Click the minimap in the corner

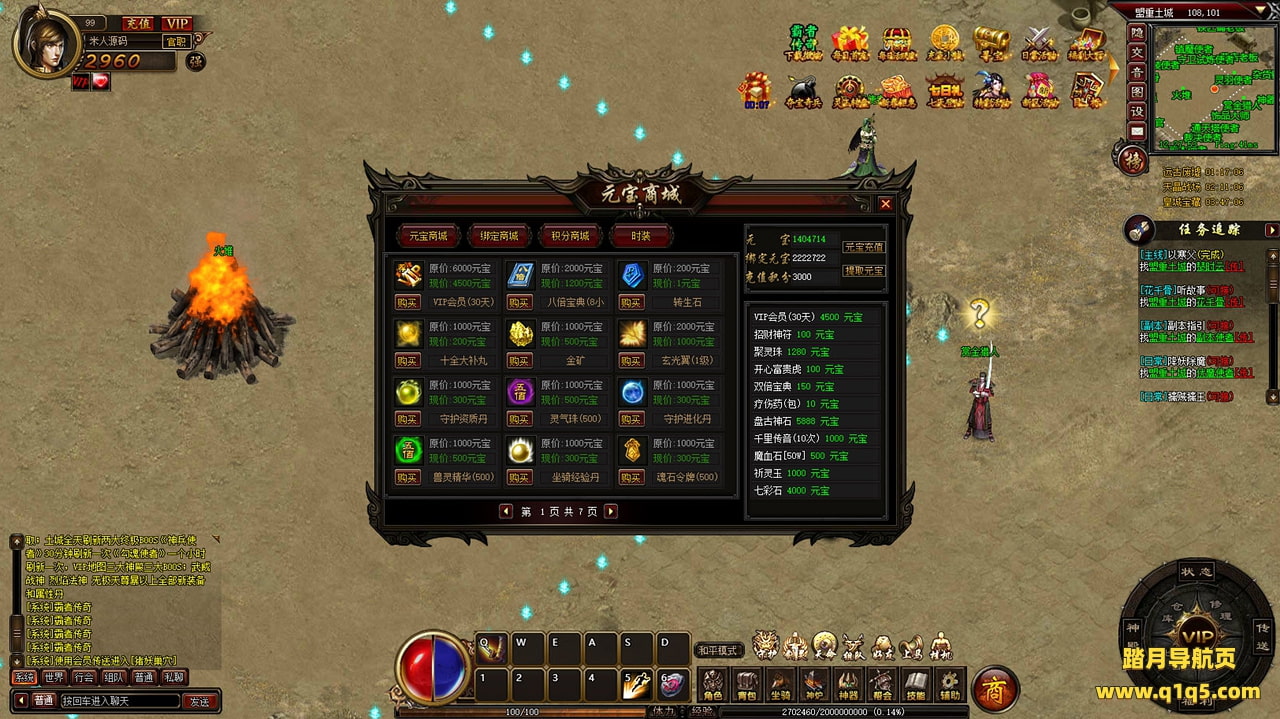coord(1210,85)
